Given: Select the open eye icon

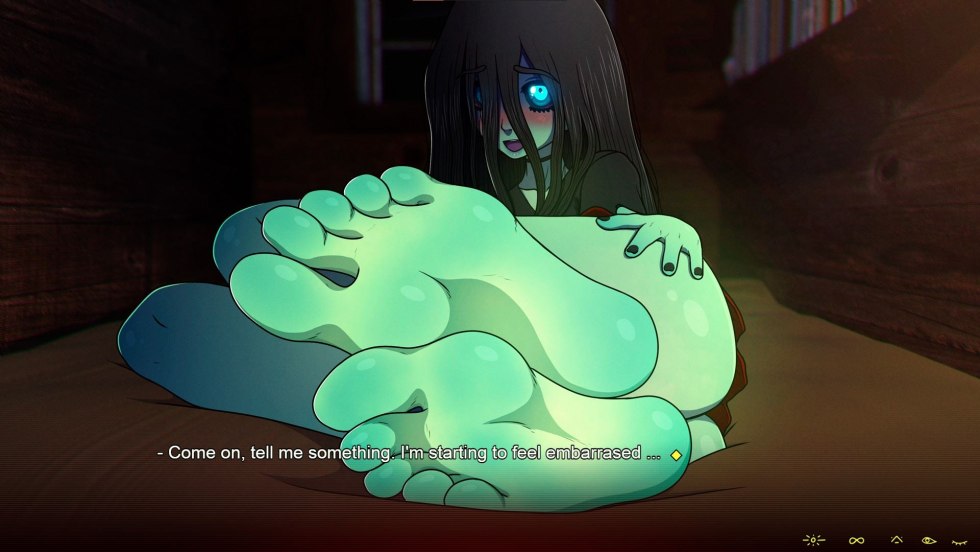Looking at the screenshot, I should [929, 541].
